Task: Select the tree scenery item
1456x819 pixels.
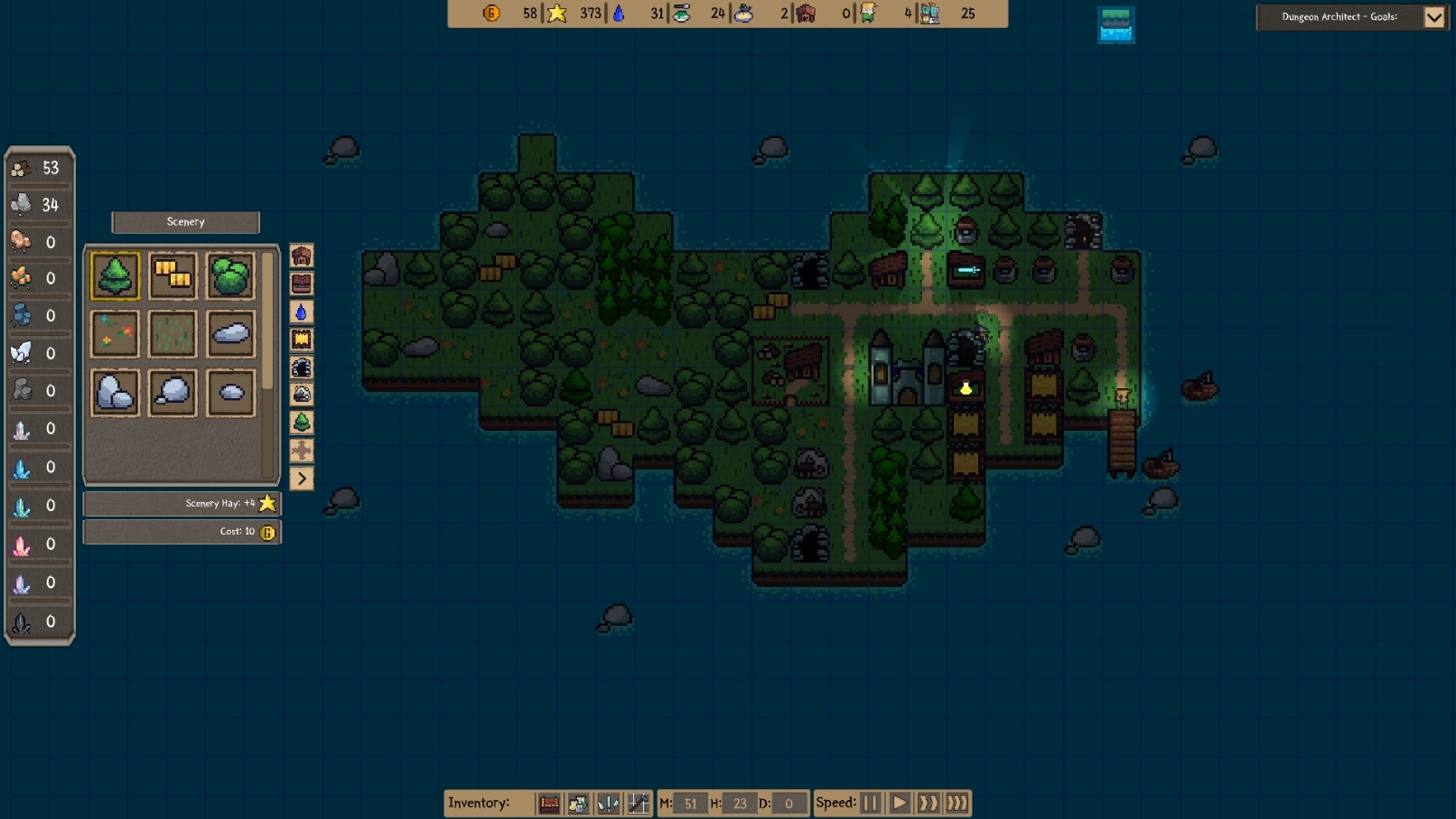Action: [x=115, y=275]
